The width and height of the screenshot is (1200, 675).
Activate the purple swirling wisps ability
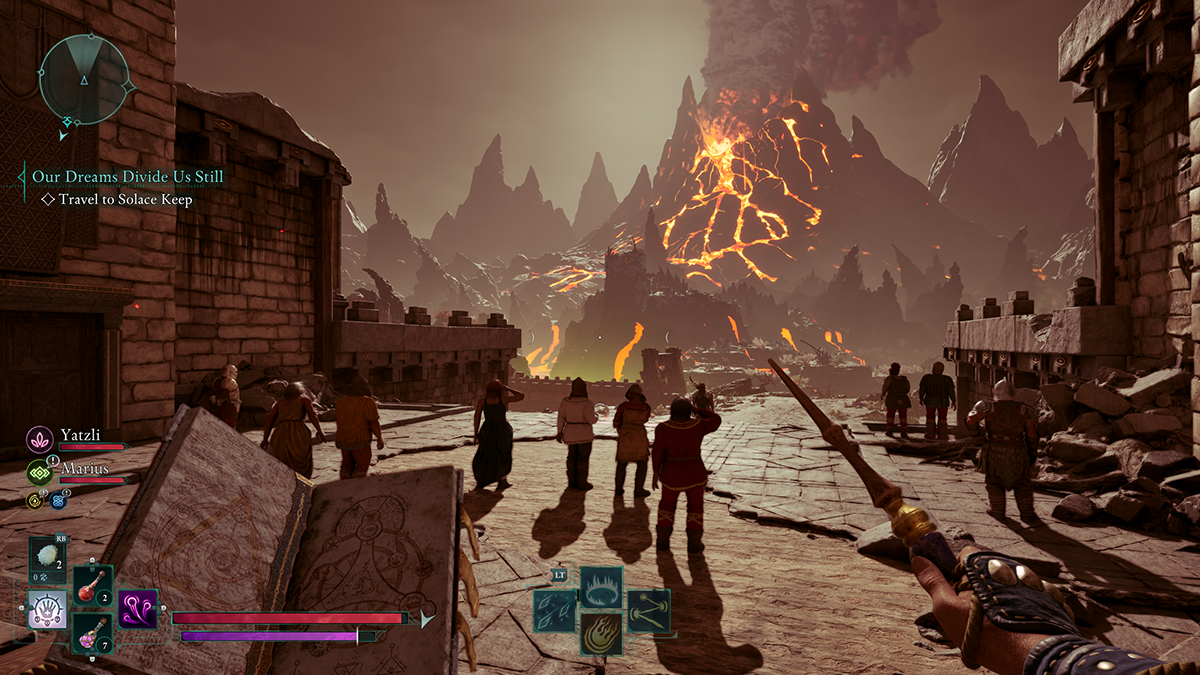click(x=138, y=609)
